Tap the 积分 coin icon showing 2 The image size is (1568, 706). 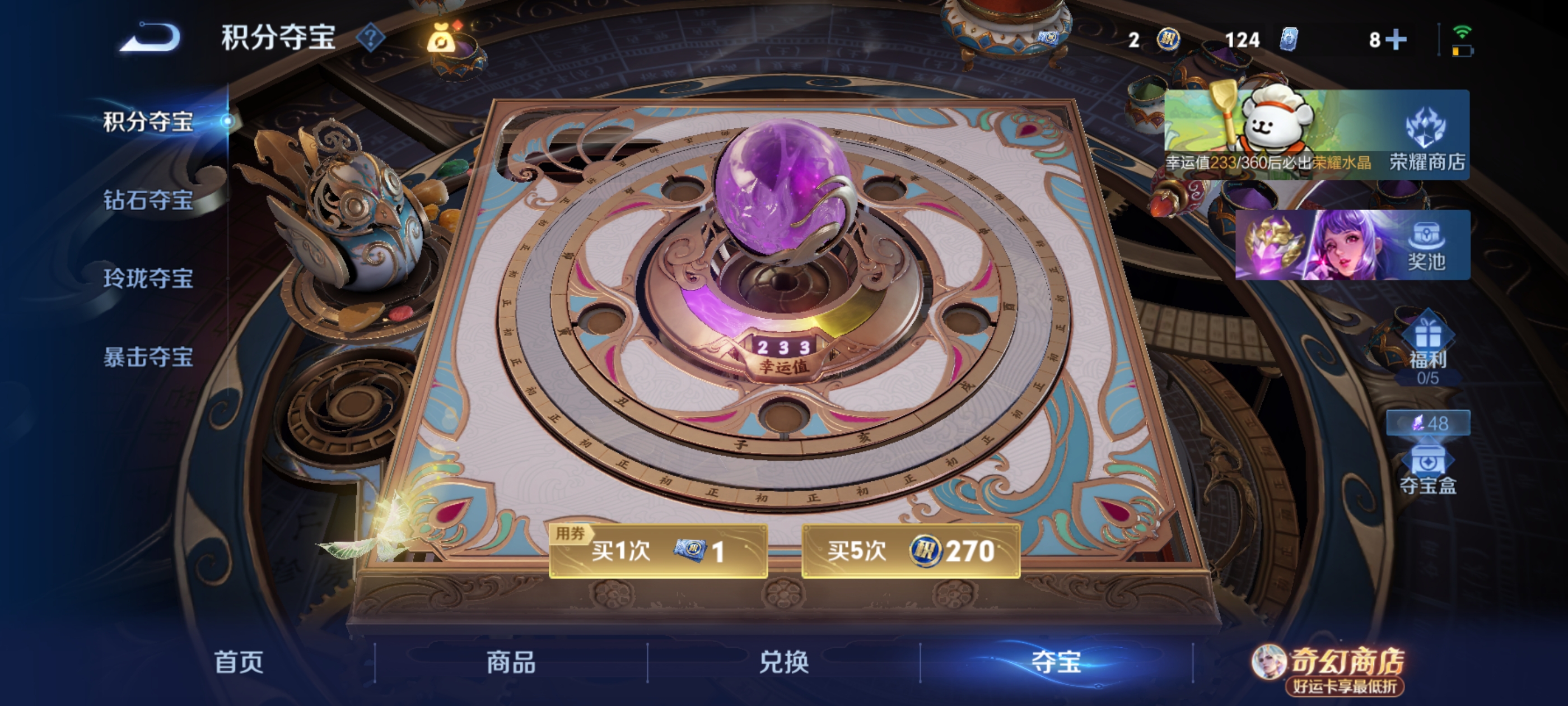click(x=1164, y=39)
